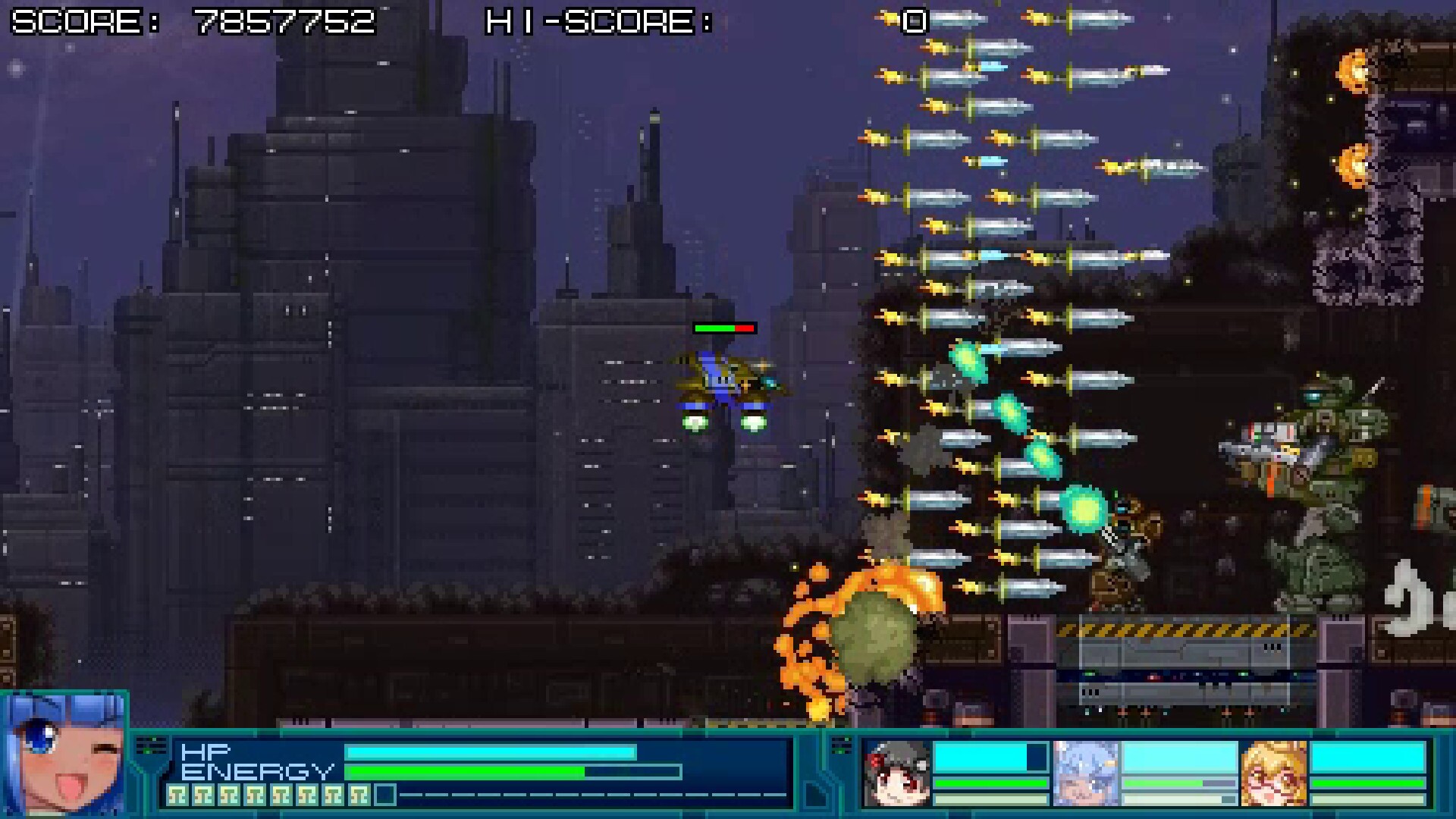Viewport: 1456px width, 819px height.
Task: Click the mini health bar above the ship
Action: coord(723,327)
